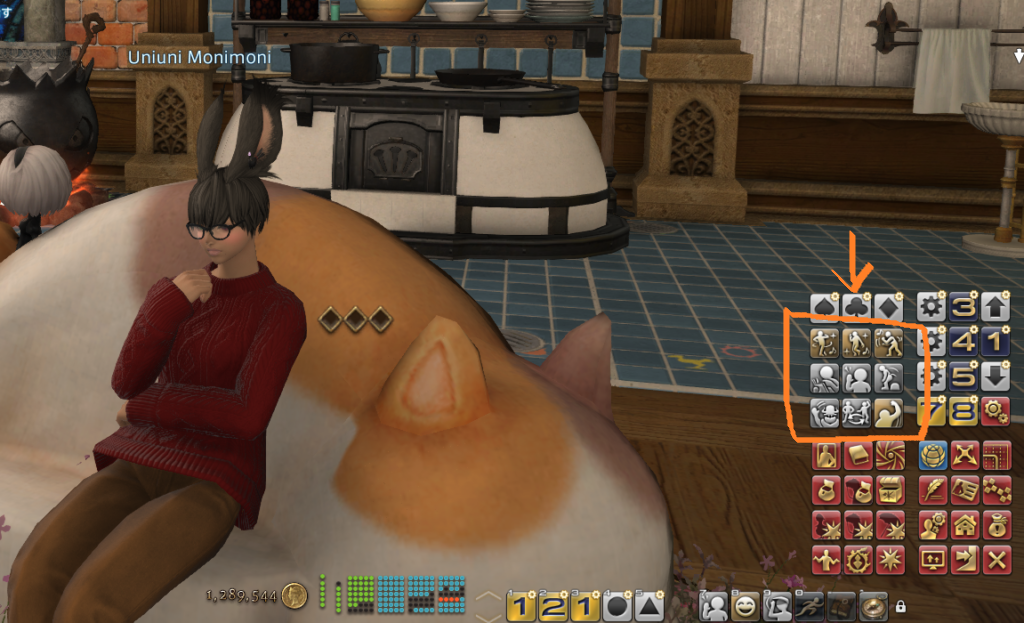1024x623 pixels.
Task: Activate the sprint running figure icon
Action: (x=809, y=605)
